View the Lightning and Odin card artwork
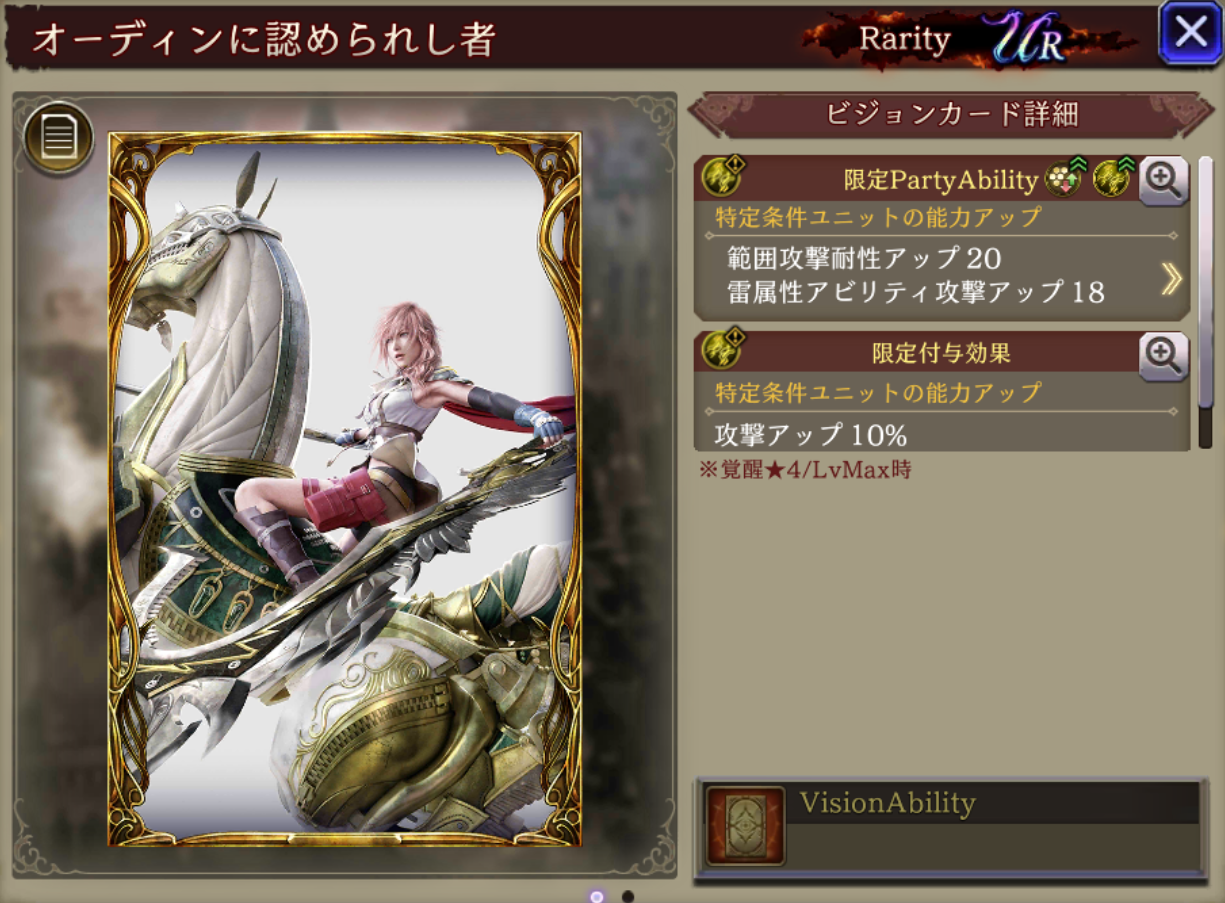 [345, 488]
